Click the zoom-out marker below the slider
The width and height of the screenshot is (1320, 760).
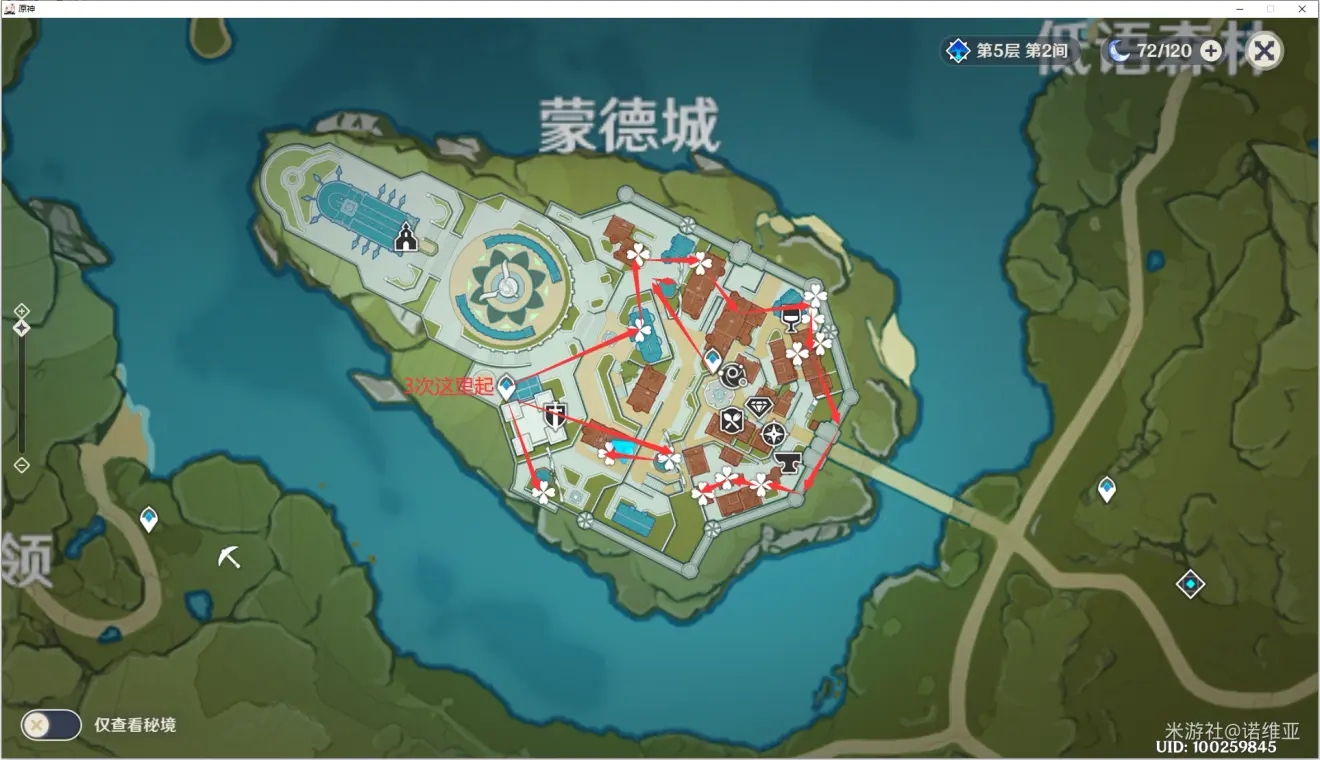pyautogui.click(x=22, y=465)
